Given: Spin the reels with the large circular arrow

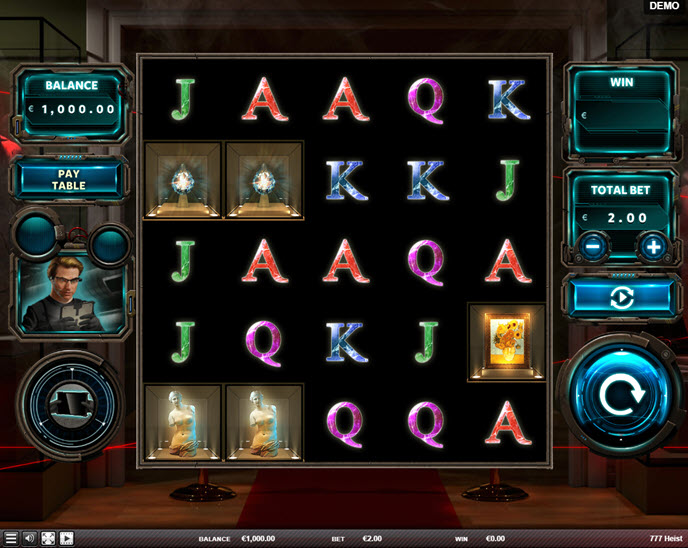Looking at the screenshot, I should [x=624, y=396].
